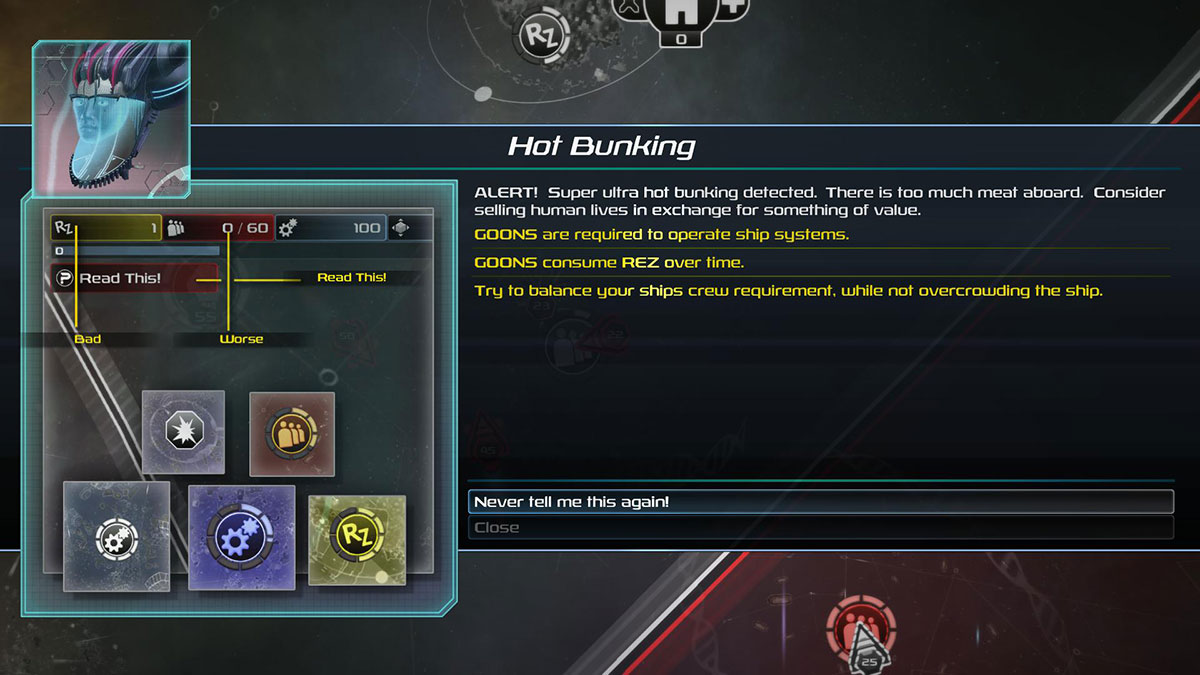
Task: Select the yellow goons crew icon tile
Action: tap(292, 434)
